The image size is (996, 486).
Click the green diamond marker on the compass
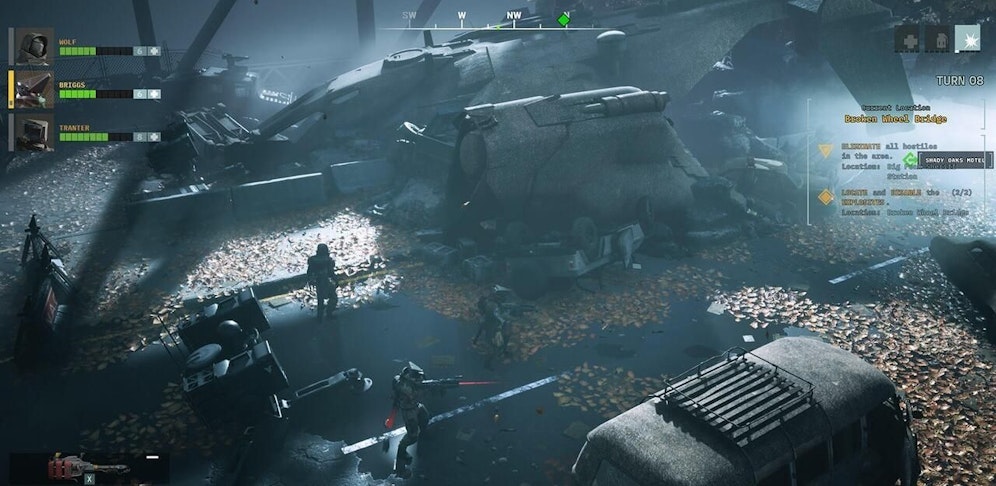point(564,19)
